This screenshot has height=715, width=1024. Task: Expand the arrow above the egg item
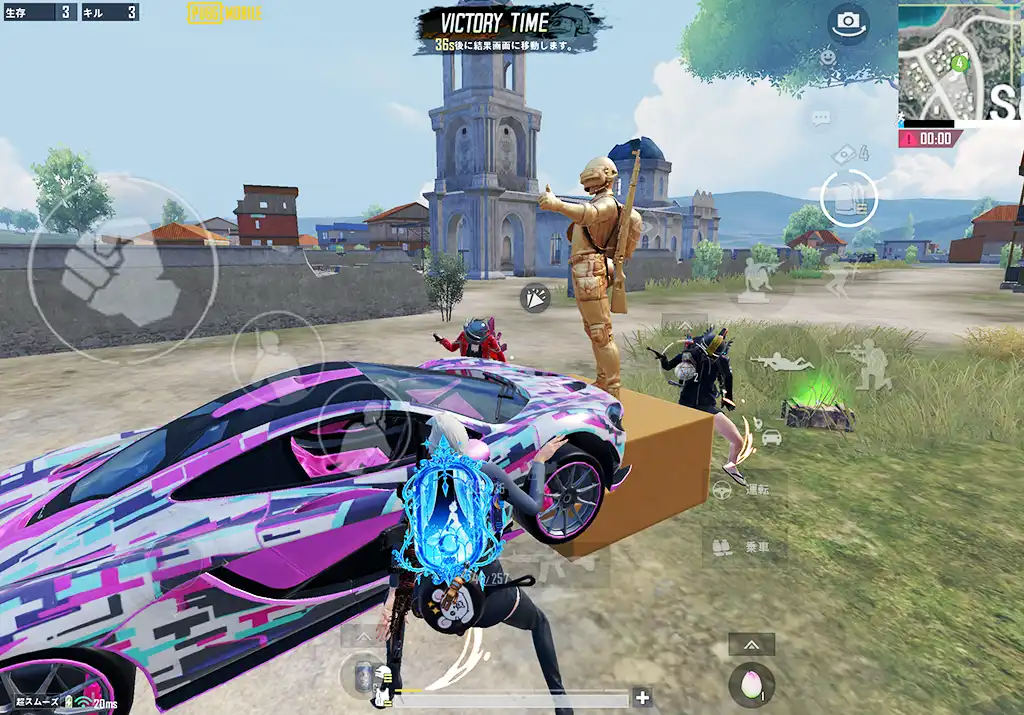(x=750, y=645)
